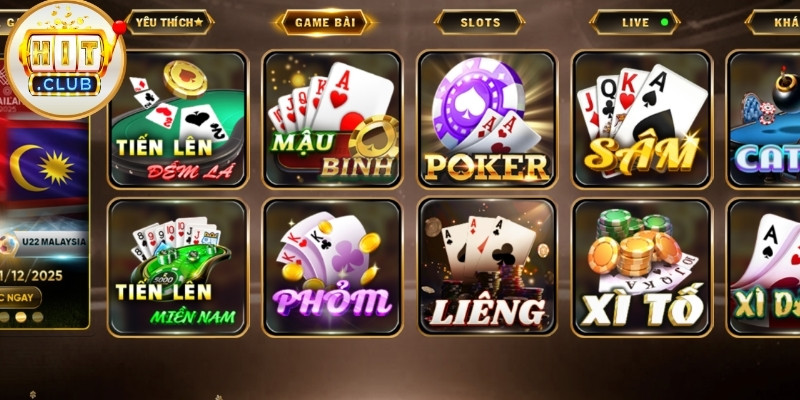The image size is (800, 400).
Task: Start the Liêng card game
Action: (487, 266)
